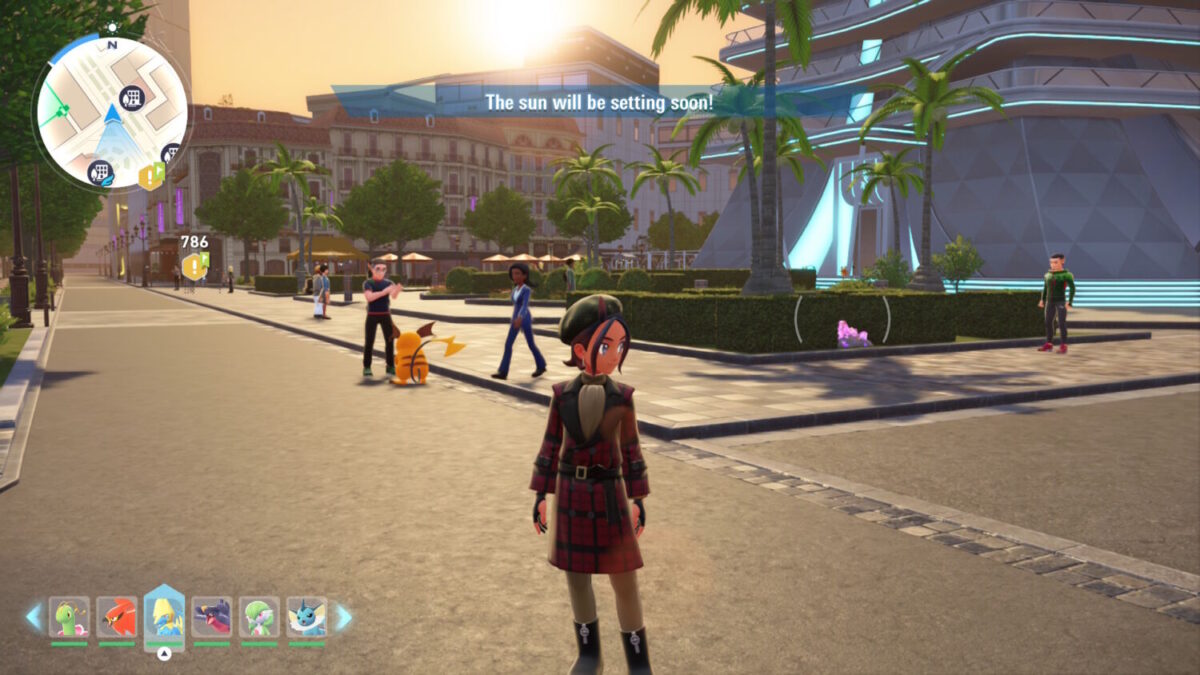The width and height of the screenshot is (1200, 675).
Task: Click the minimap building icon with blue feather
Action: [100, 173]
